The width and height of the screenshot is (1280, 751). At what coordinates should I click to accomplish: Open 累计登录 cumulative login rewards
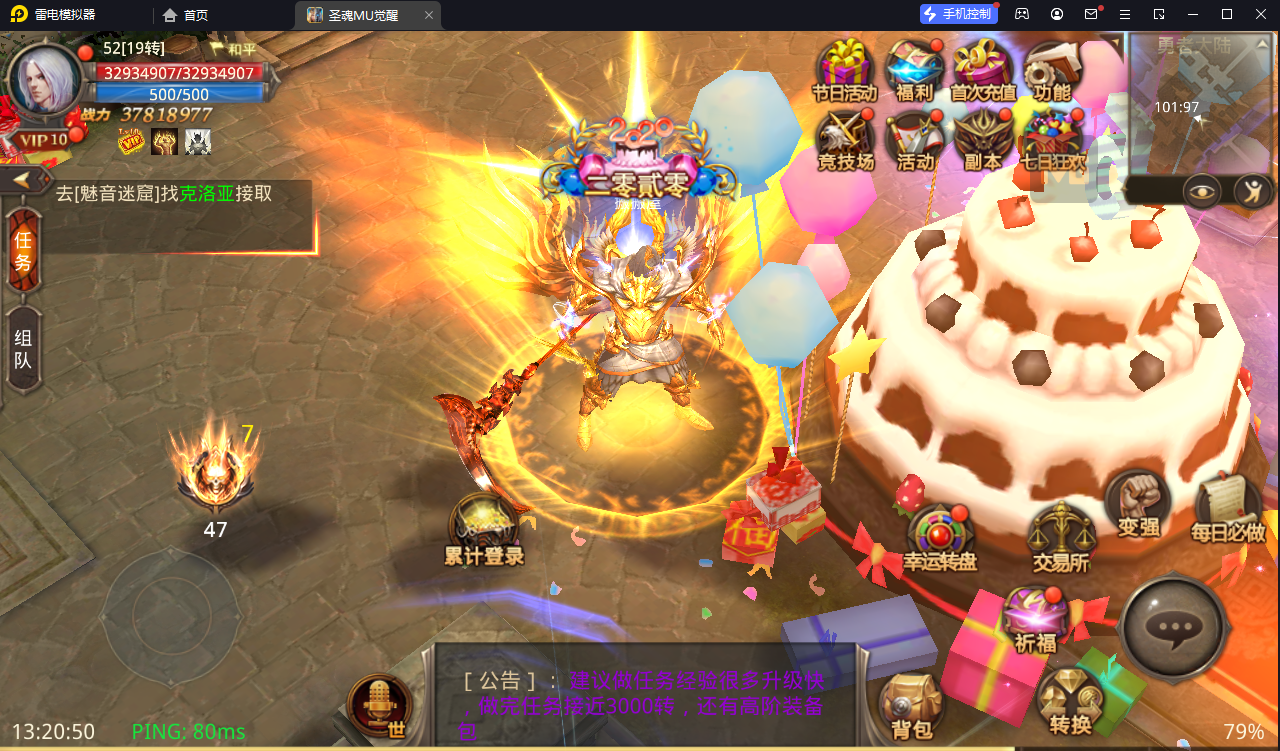[x=485, y=520]
